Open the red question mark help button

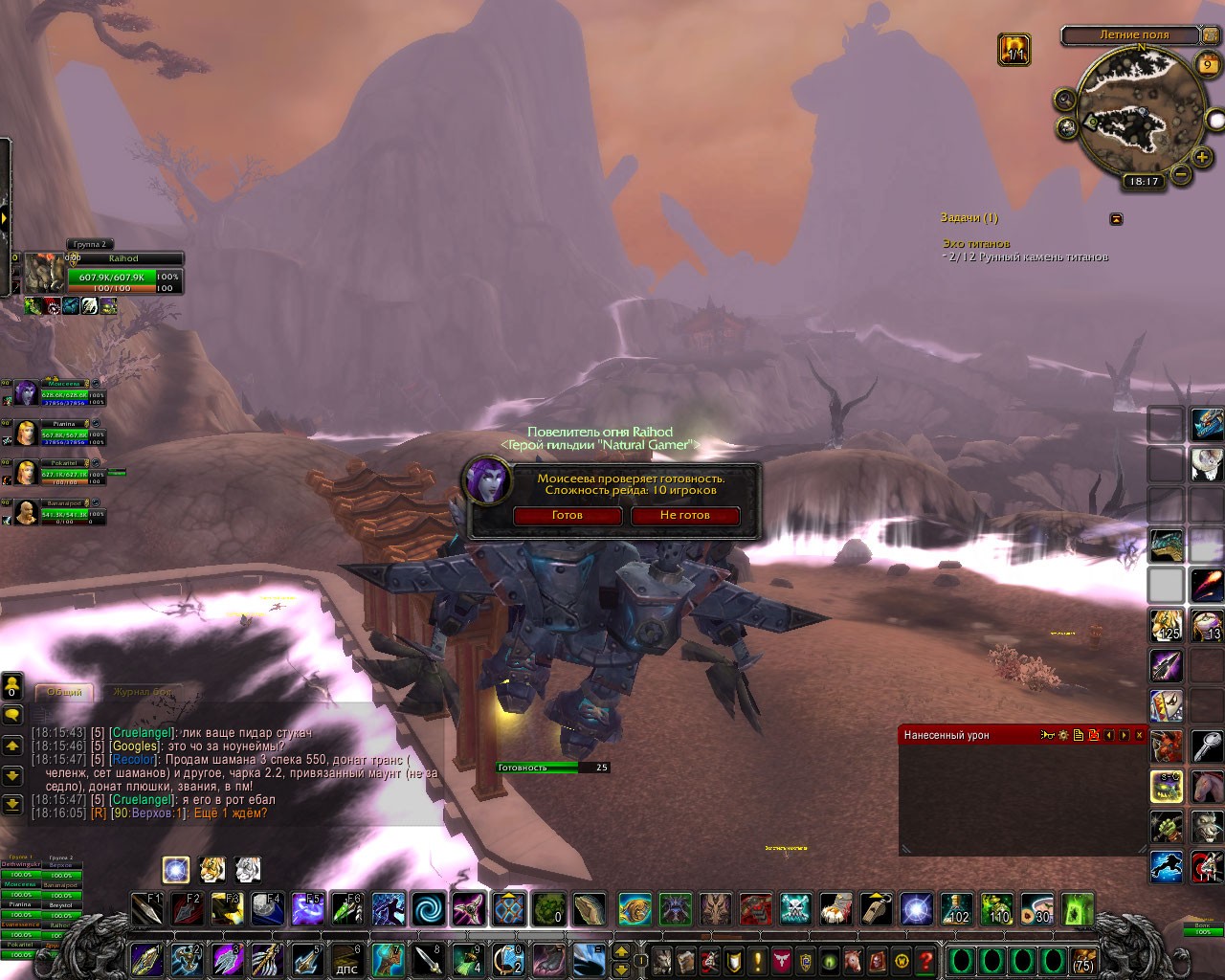[925, 960]
